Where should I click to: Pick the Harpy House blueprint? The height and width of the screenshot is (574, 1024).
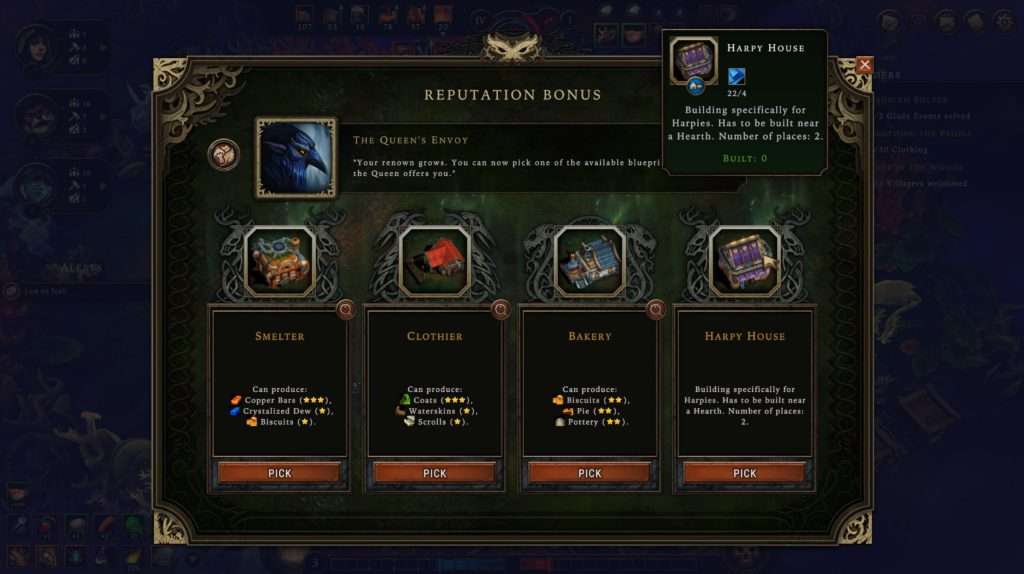(x=744, y=473)
